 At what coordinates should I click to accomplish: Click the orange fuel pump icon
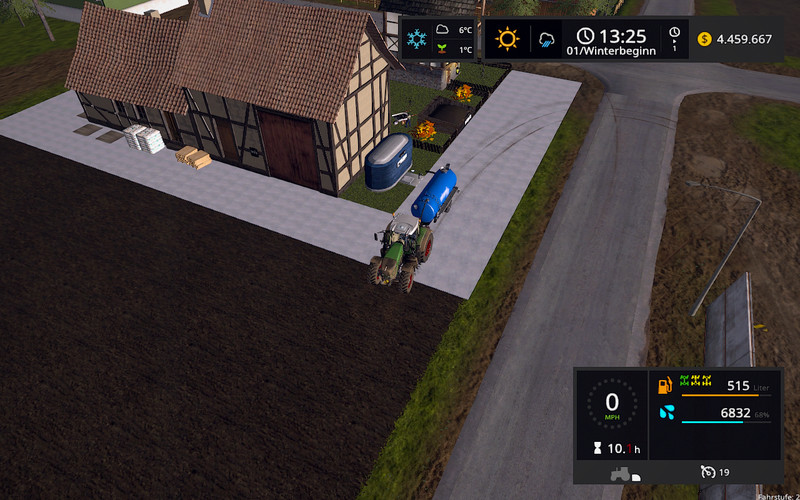[x=665, y=385]
